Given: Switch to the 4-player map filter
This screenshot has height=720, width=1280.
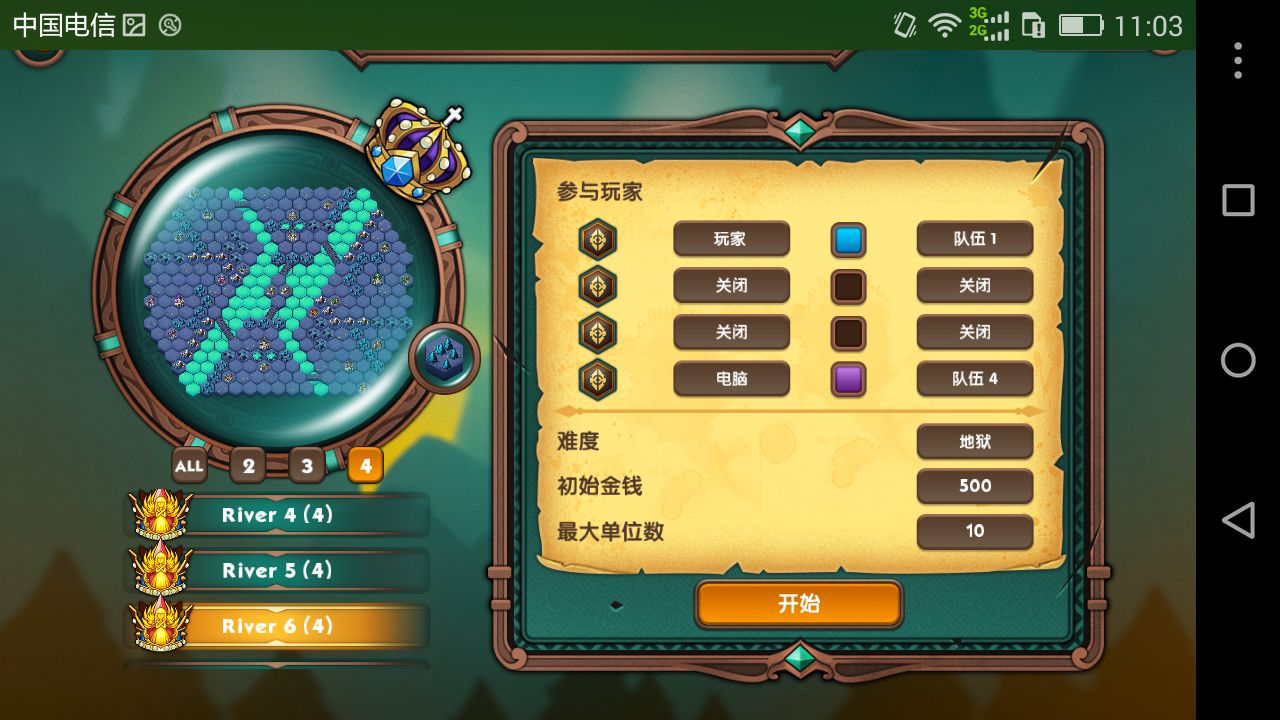Looking at the screenshot, I should coord(366,466).
